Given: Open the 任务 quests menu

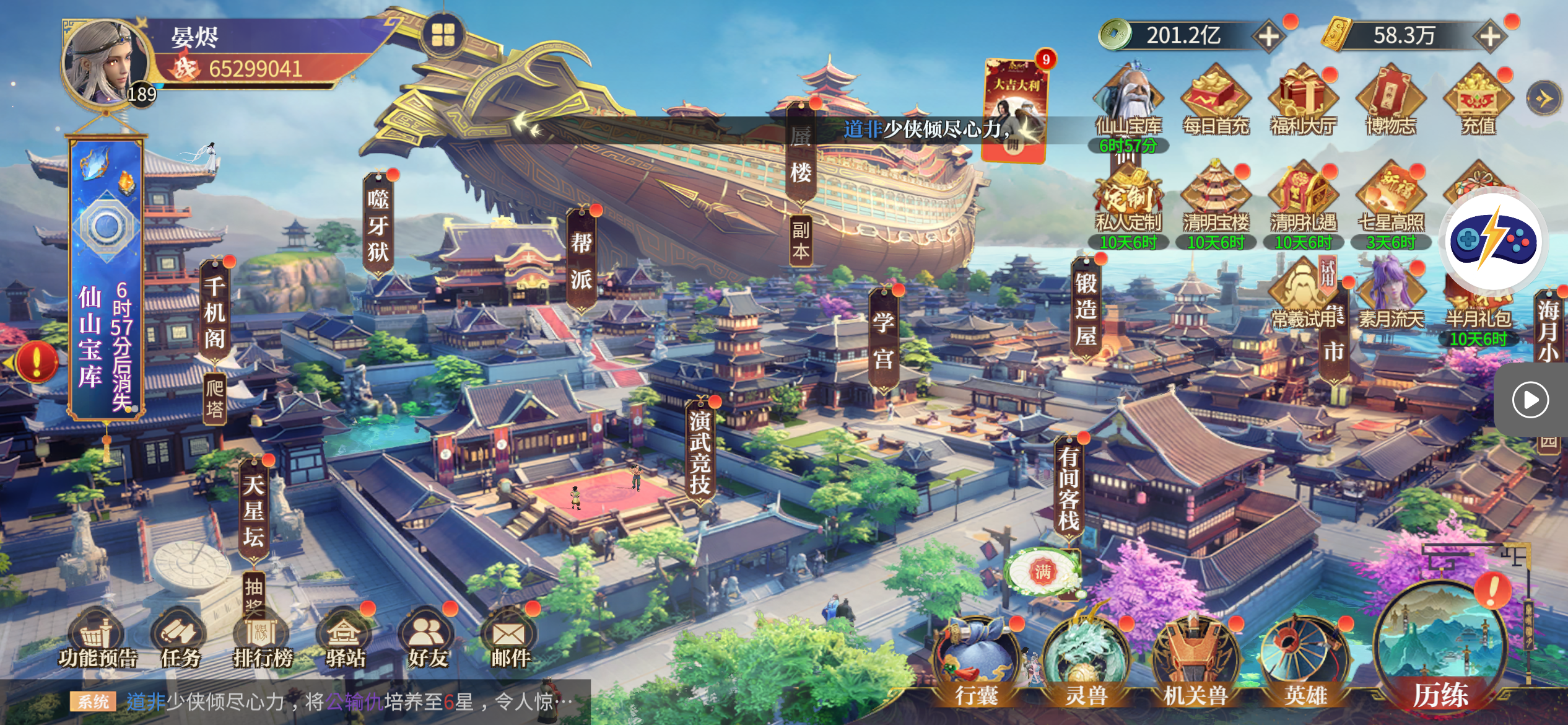Looking at the screenshot, I should pyautogui.click(x=180, y=638).
